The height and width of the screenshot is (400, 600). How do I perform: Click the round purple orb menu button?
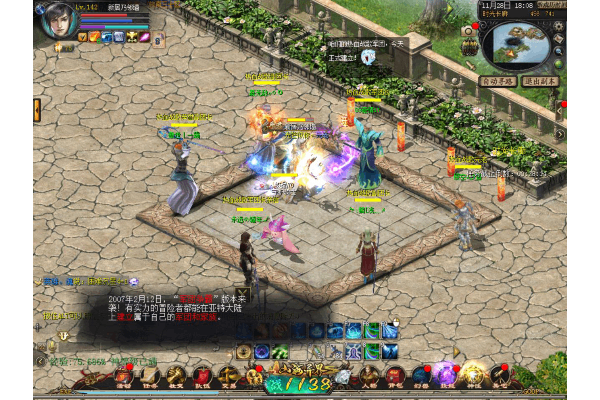click(445, 374)
